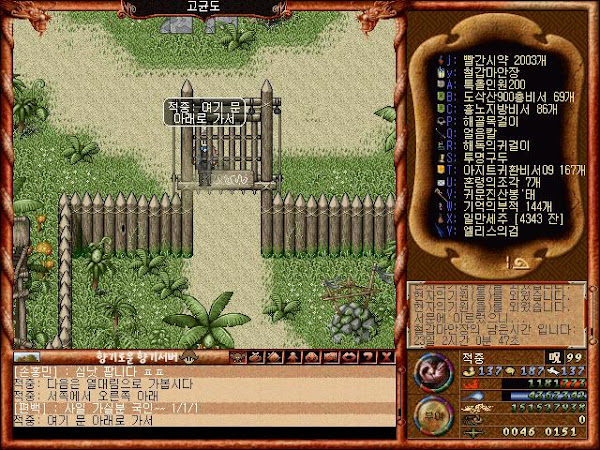The image size is (600, 450).
Task: Click the landscape thumbnail above the chat log
Action: click(28, 357)
